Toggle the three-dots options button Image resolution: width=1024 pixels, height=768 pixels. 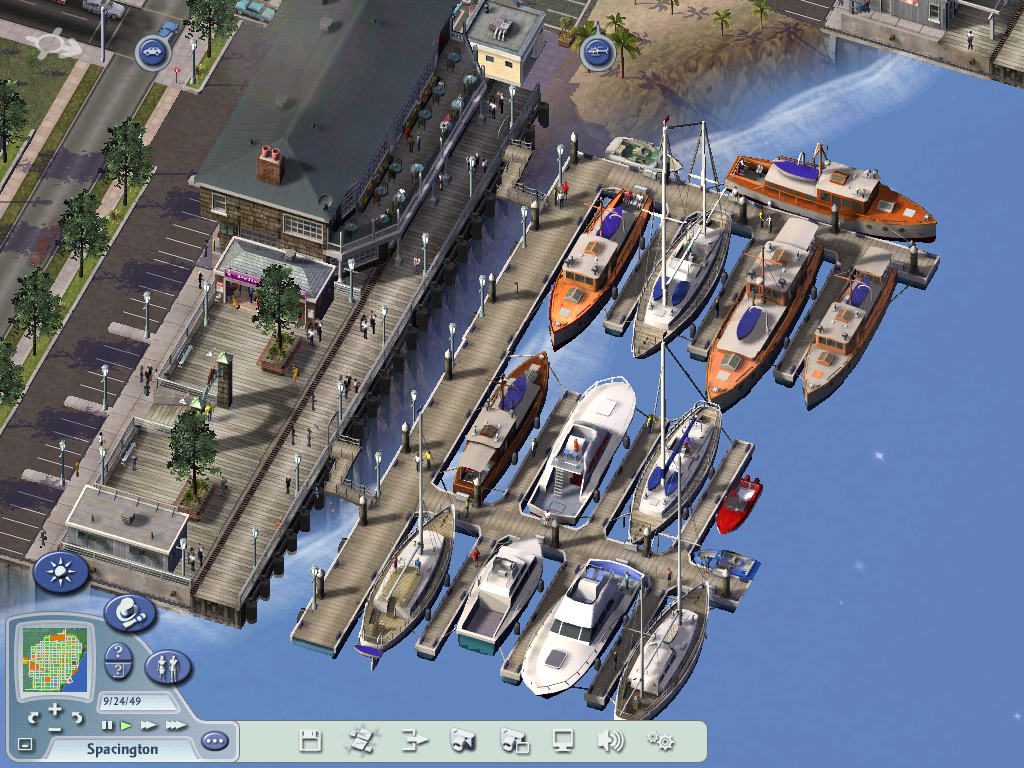214,742
